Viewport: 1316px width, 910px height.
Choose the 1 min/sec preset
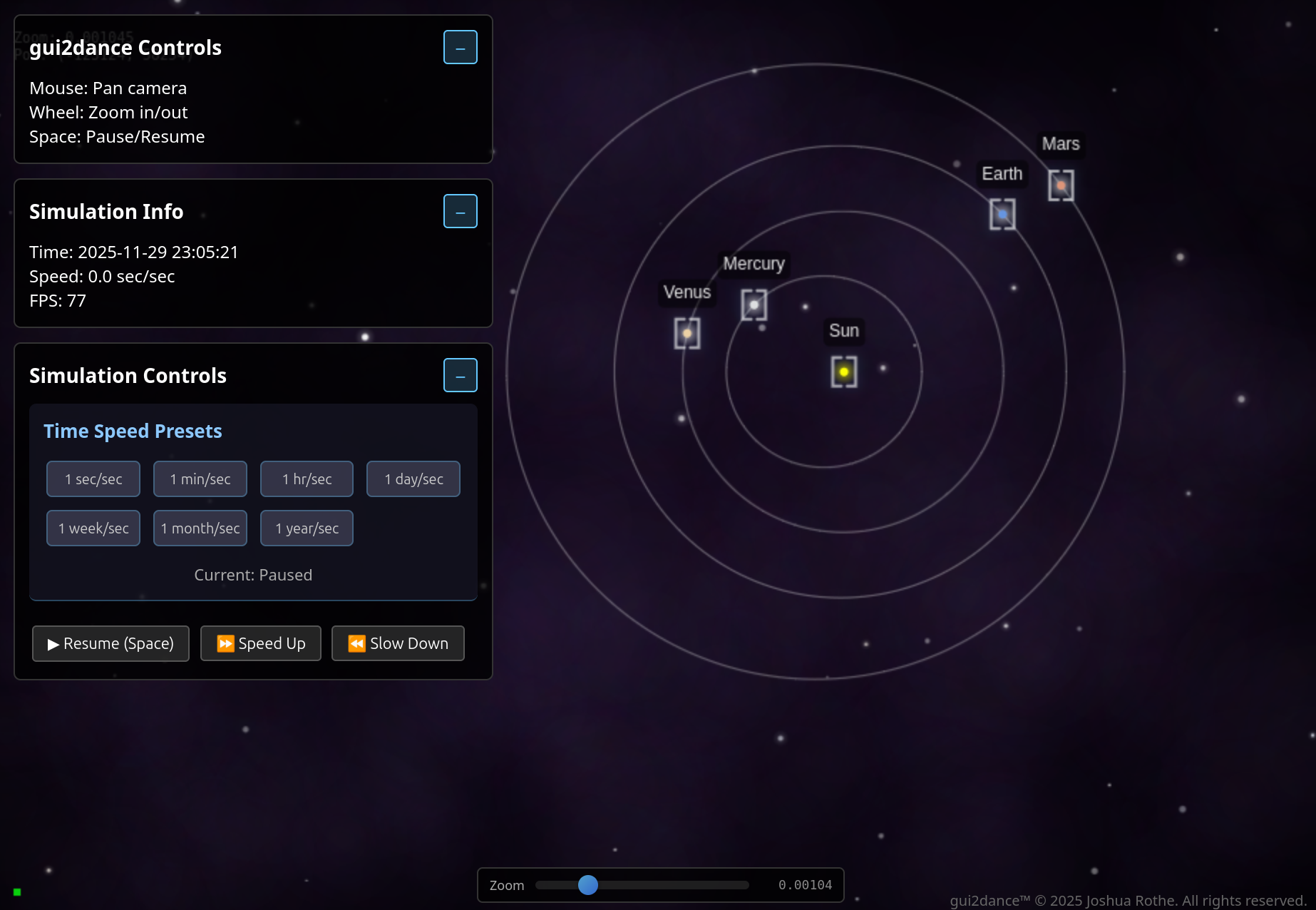(x=200, y=479)
